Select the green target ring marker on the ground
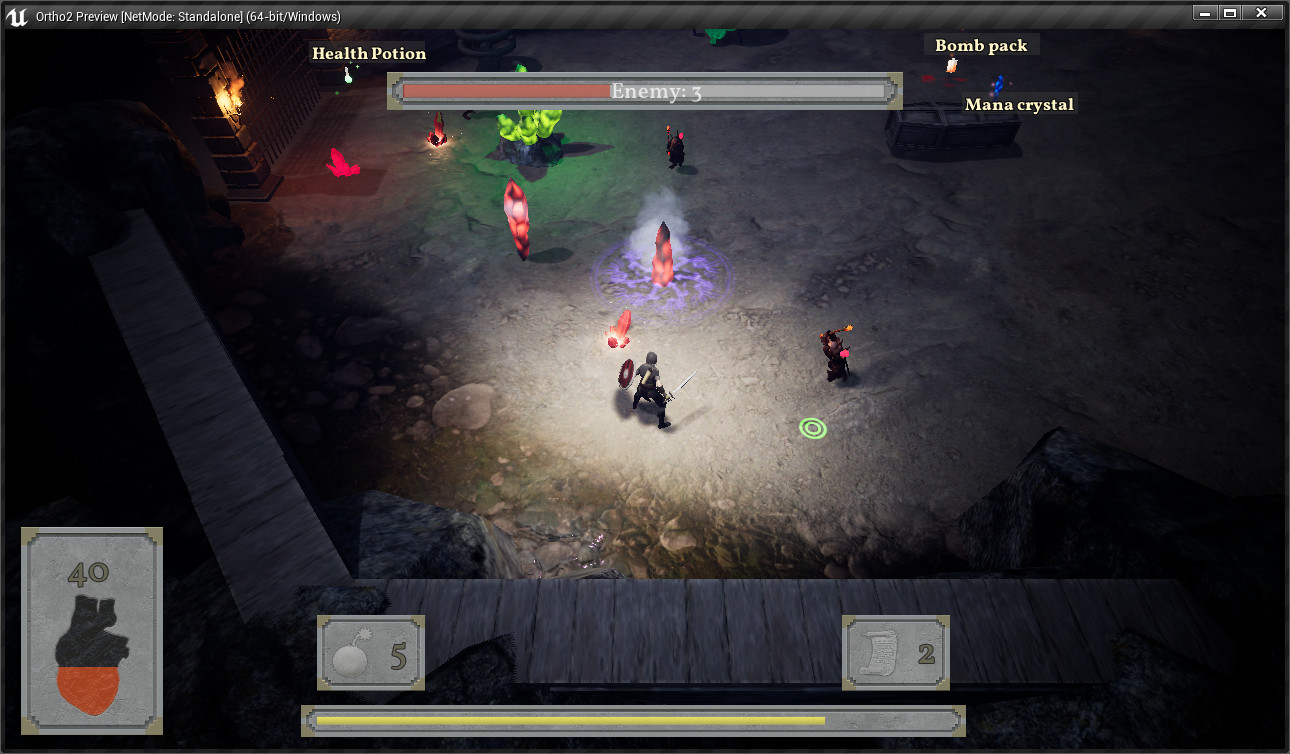Screen dimensions: 1290x754 point(813,428)
